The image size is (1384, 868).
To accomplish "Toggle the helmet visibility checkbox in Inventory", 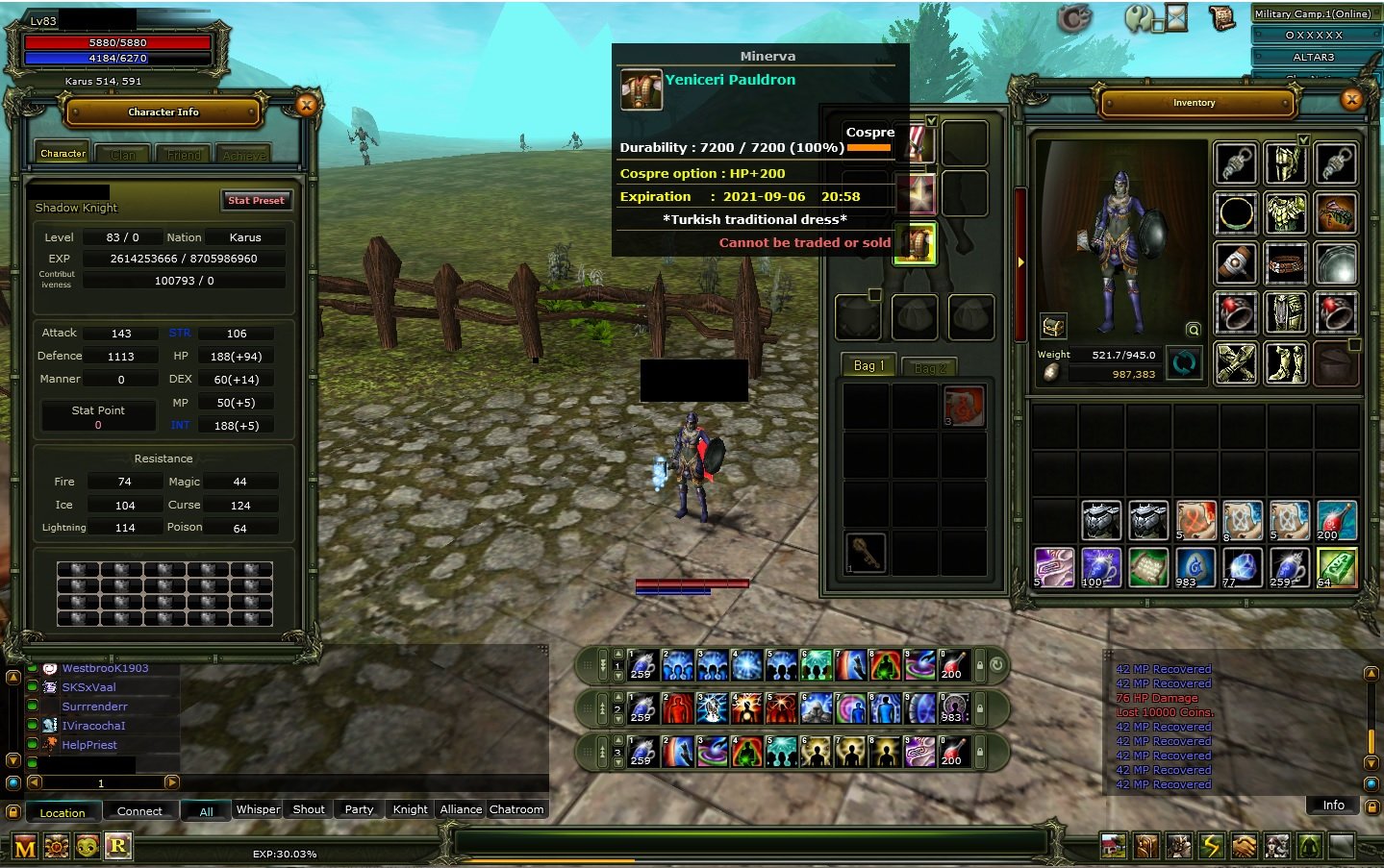I will (1304, 139).
